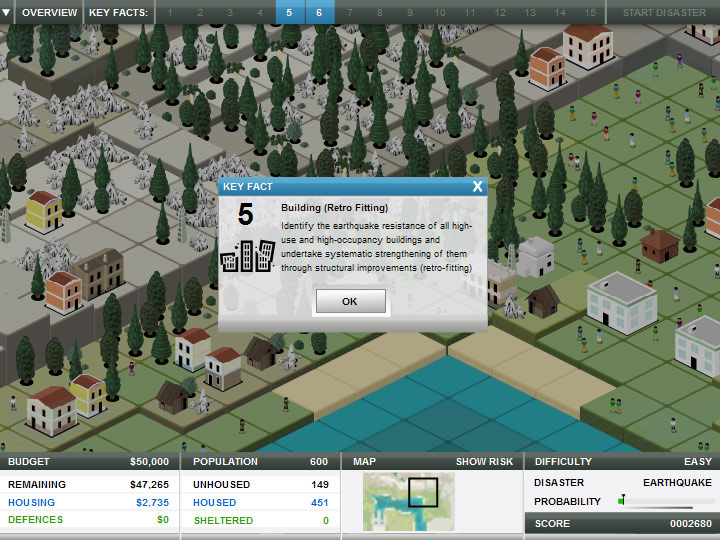Screen dimensions: 720x540
Task: Select key fact number 15
Action: pyautogui.click(x=590, y=12)
